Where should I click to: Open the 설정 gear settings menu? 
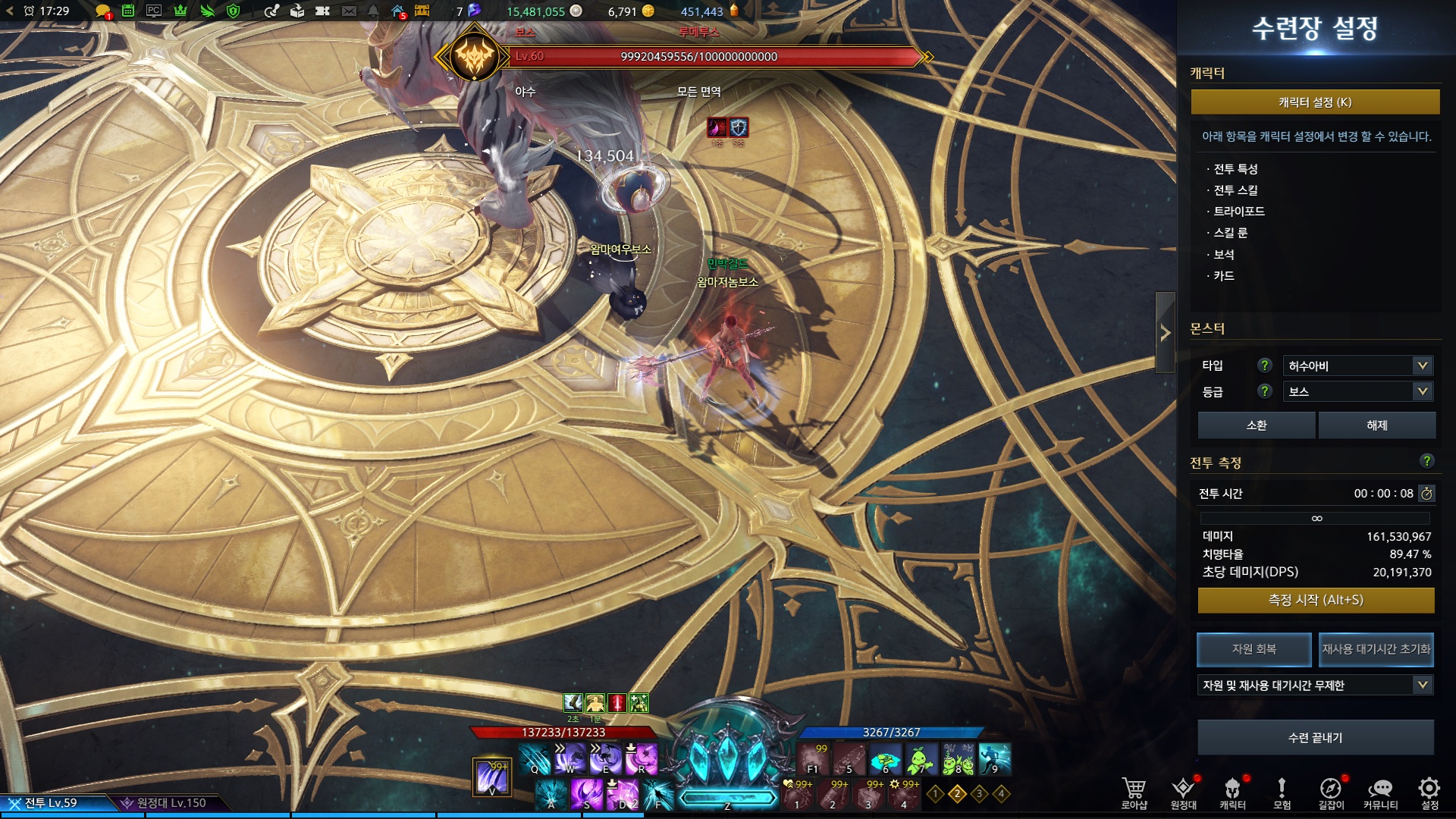click(1429, 792)
